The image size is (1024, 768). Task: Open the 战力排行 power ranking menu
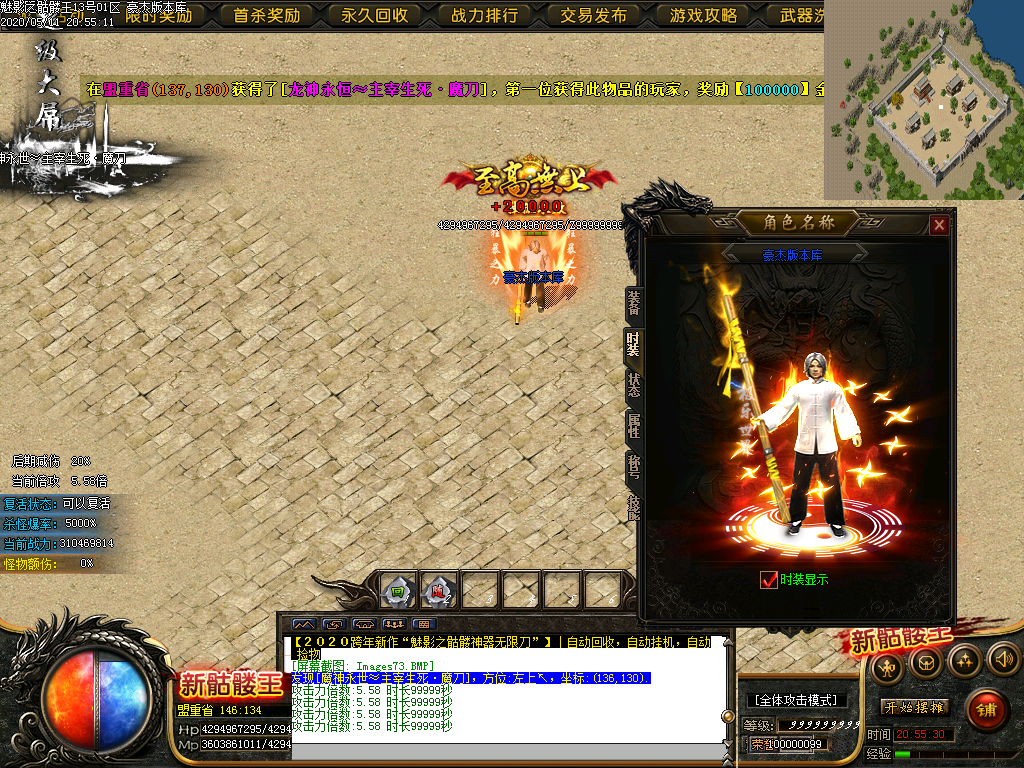pyautogui.click(x=485, y=15)
